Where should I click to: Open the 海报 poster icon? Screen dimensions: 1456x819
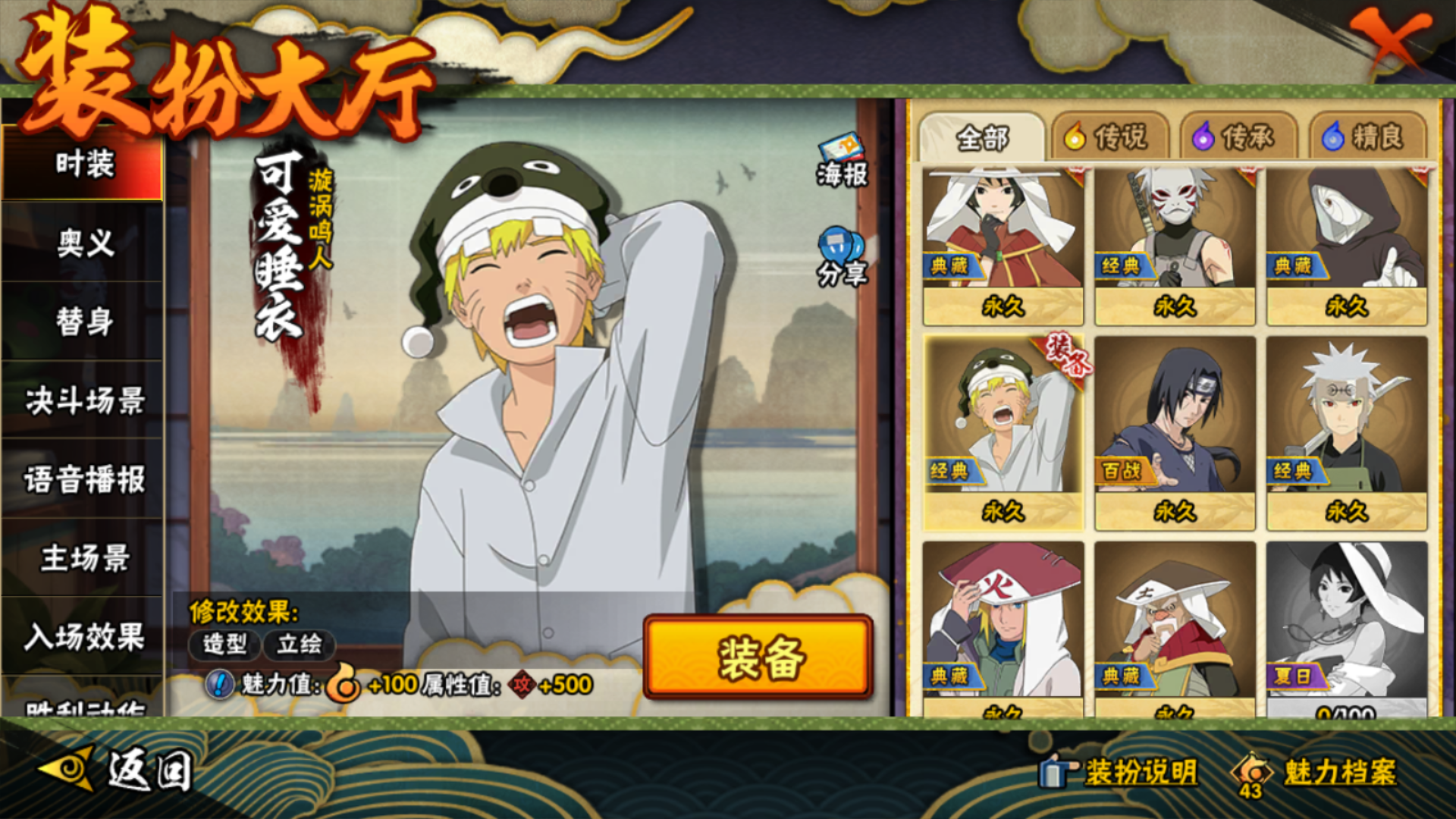(842, 161)
